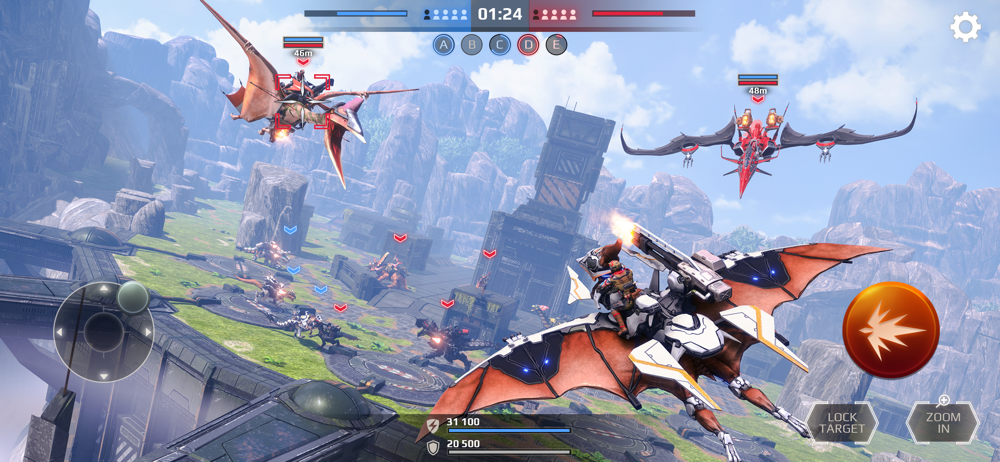Select capture point B indicator
Viewport: 1000px width, 462px height.
(472, 44)
